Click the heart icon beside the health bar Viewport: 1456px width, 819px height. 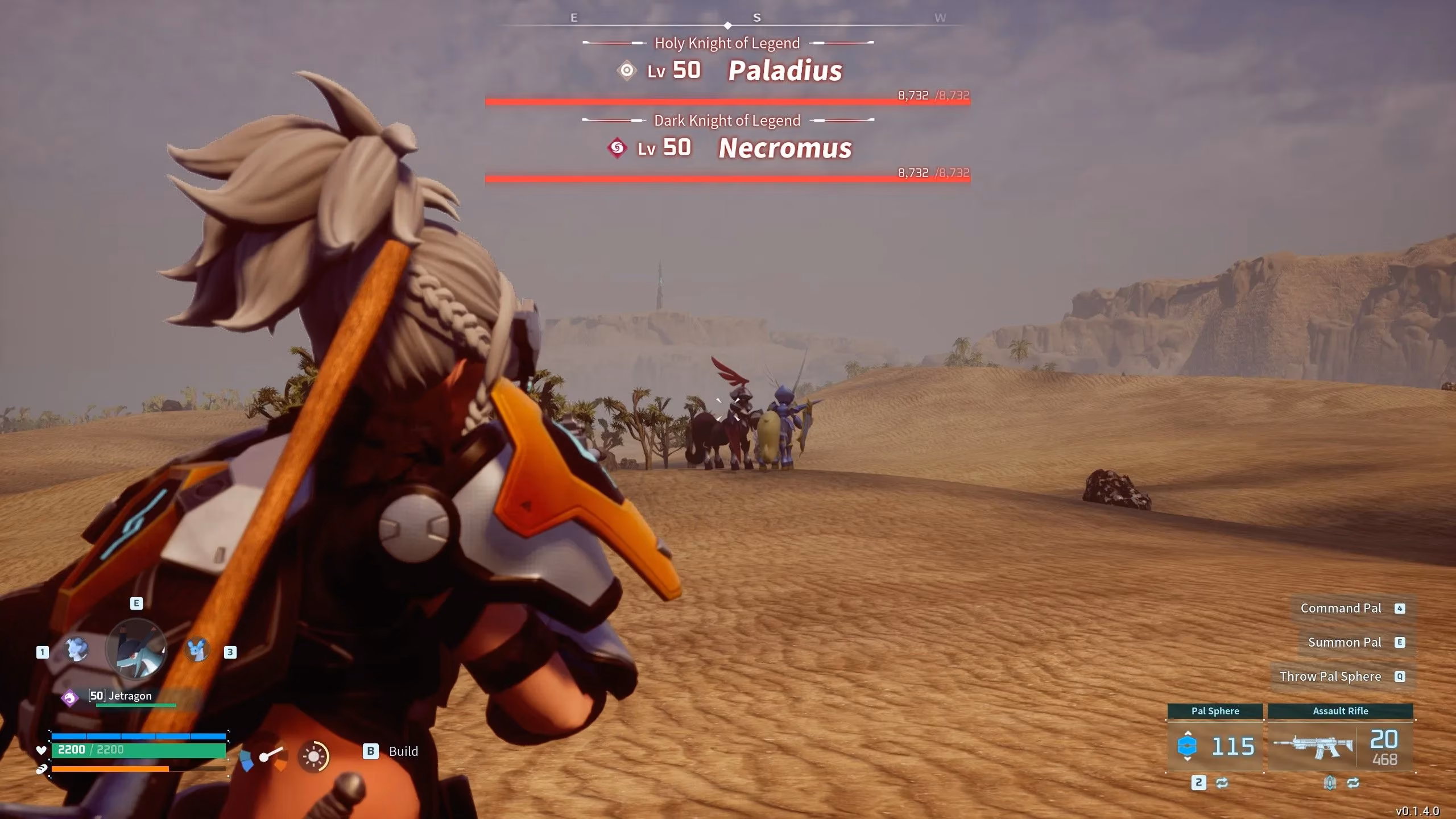tap(41, 750)
